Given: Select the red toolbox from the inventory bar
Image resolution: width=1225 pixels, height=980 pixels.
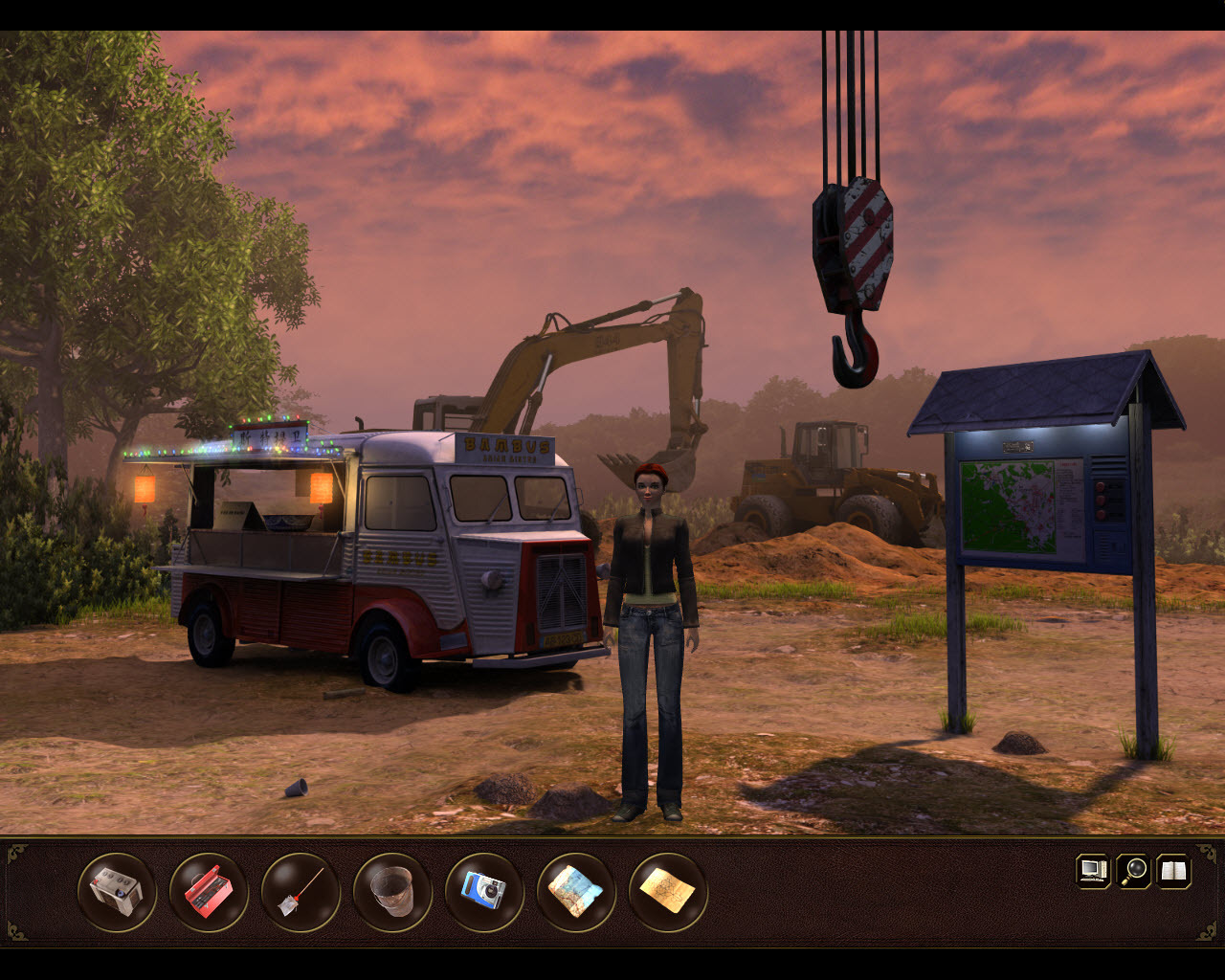Looking at the screenshot, I should coord(209,892).
